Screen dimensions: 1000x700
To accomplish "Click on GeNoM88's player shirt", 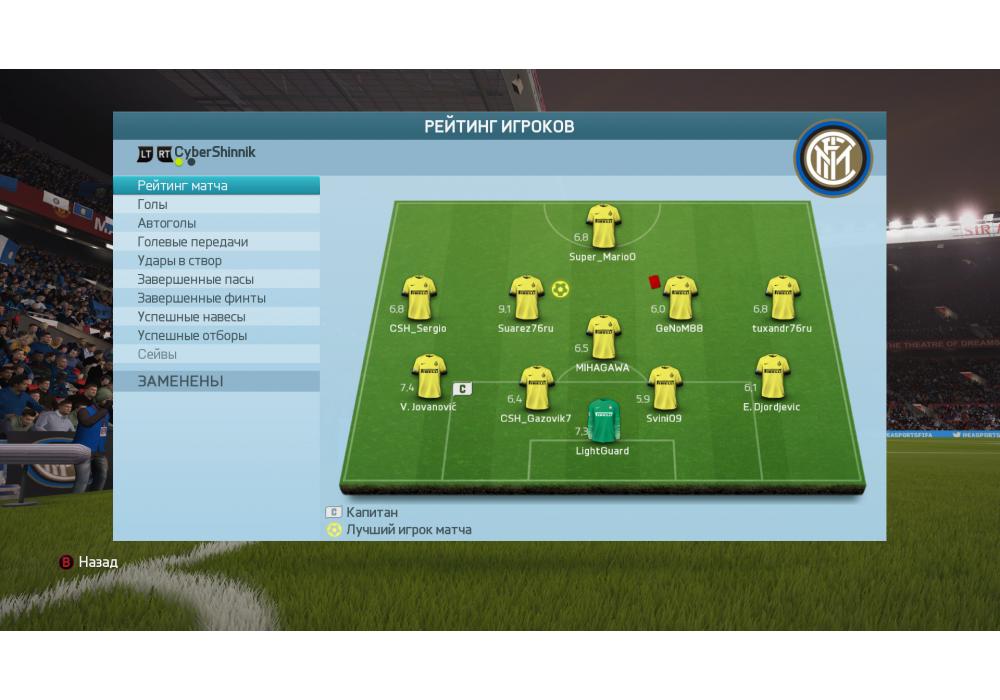I will coord(679,298).
